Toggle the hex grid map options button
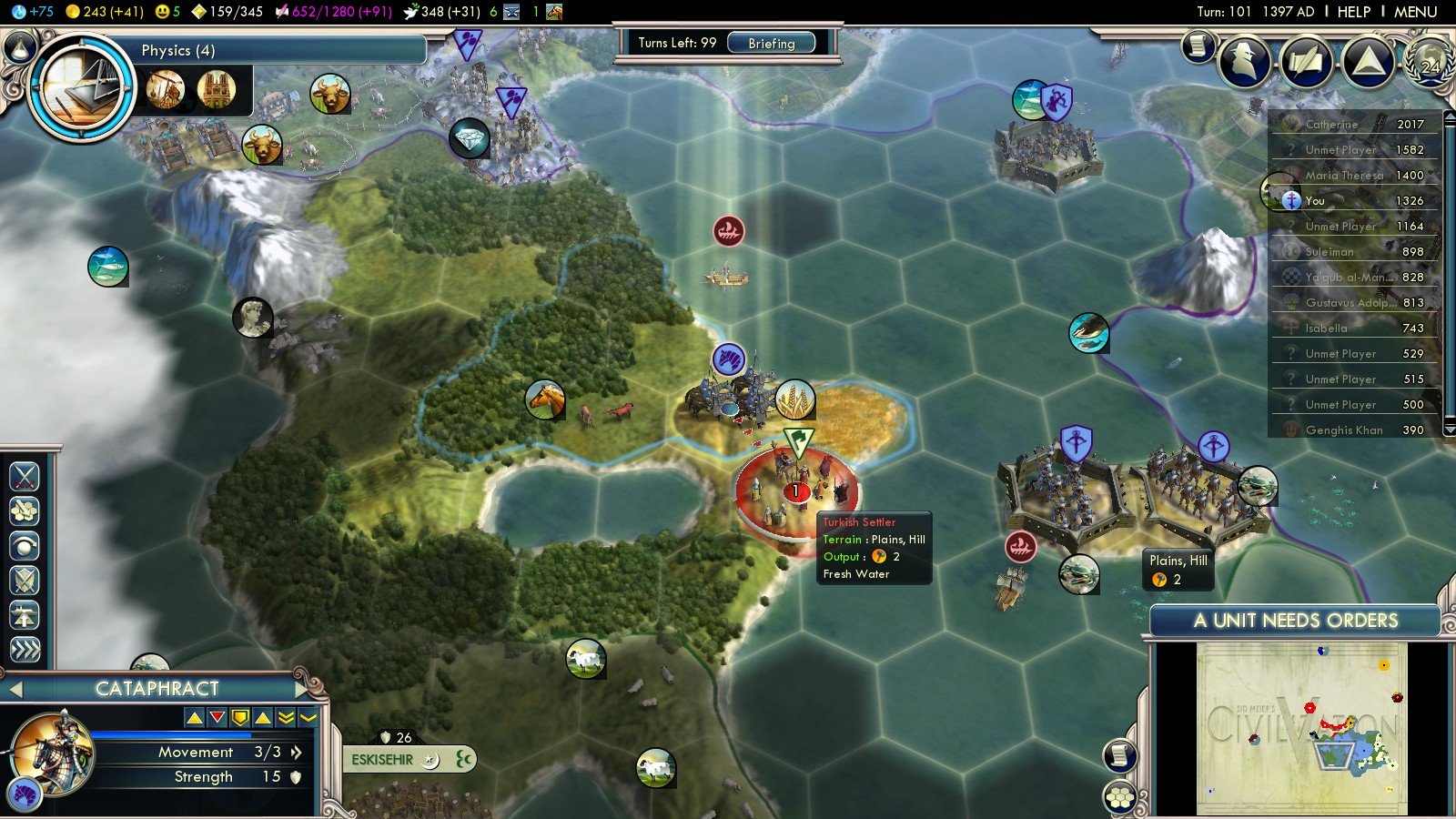The height and width of the screenshot is (819, 1456). pyautogui.click(x=1120, y=797)
